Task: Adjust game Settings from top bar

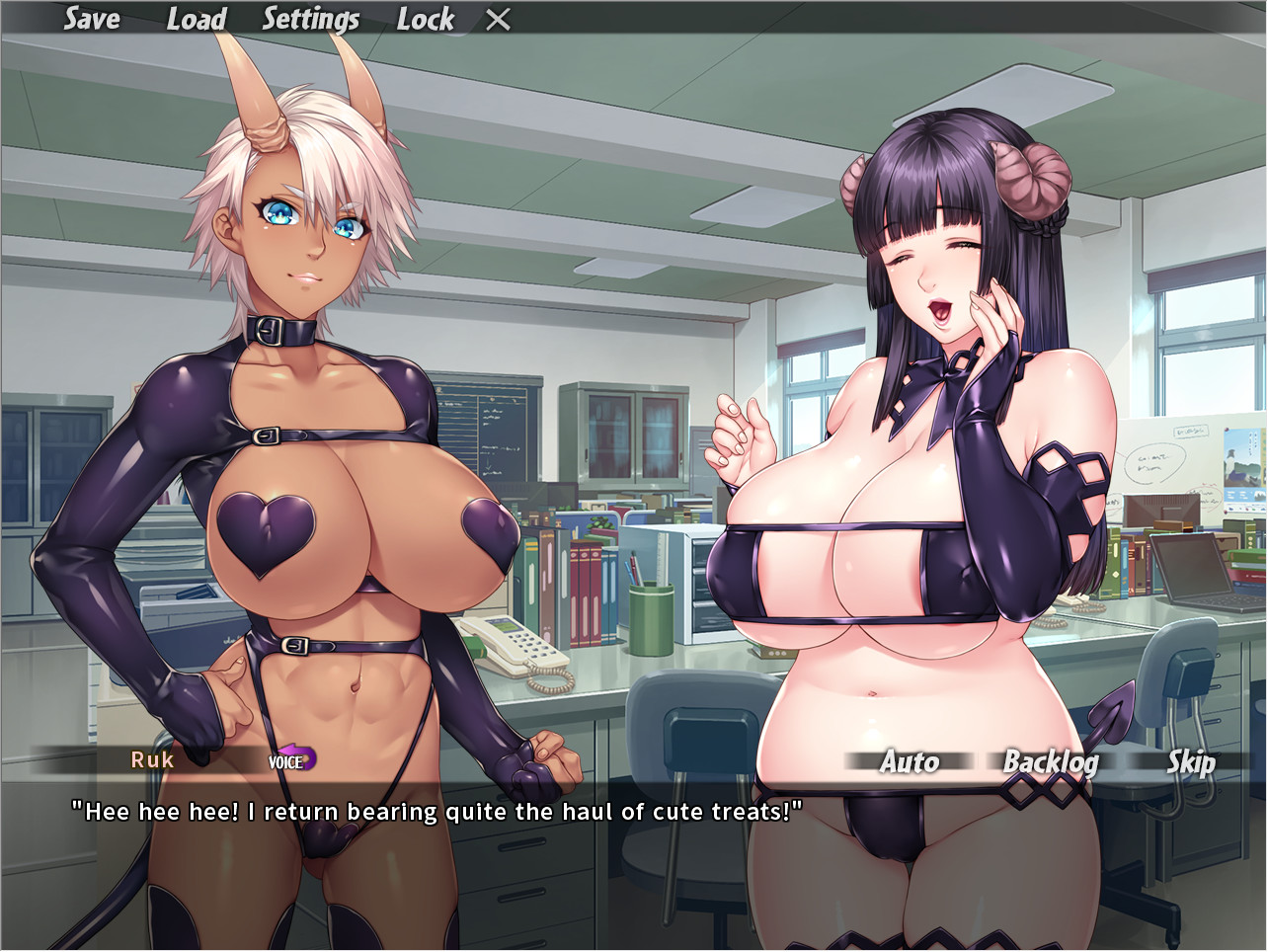Action: point(310,19)
